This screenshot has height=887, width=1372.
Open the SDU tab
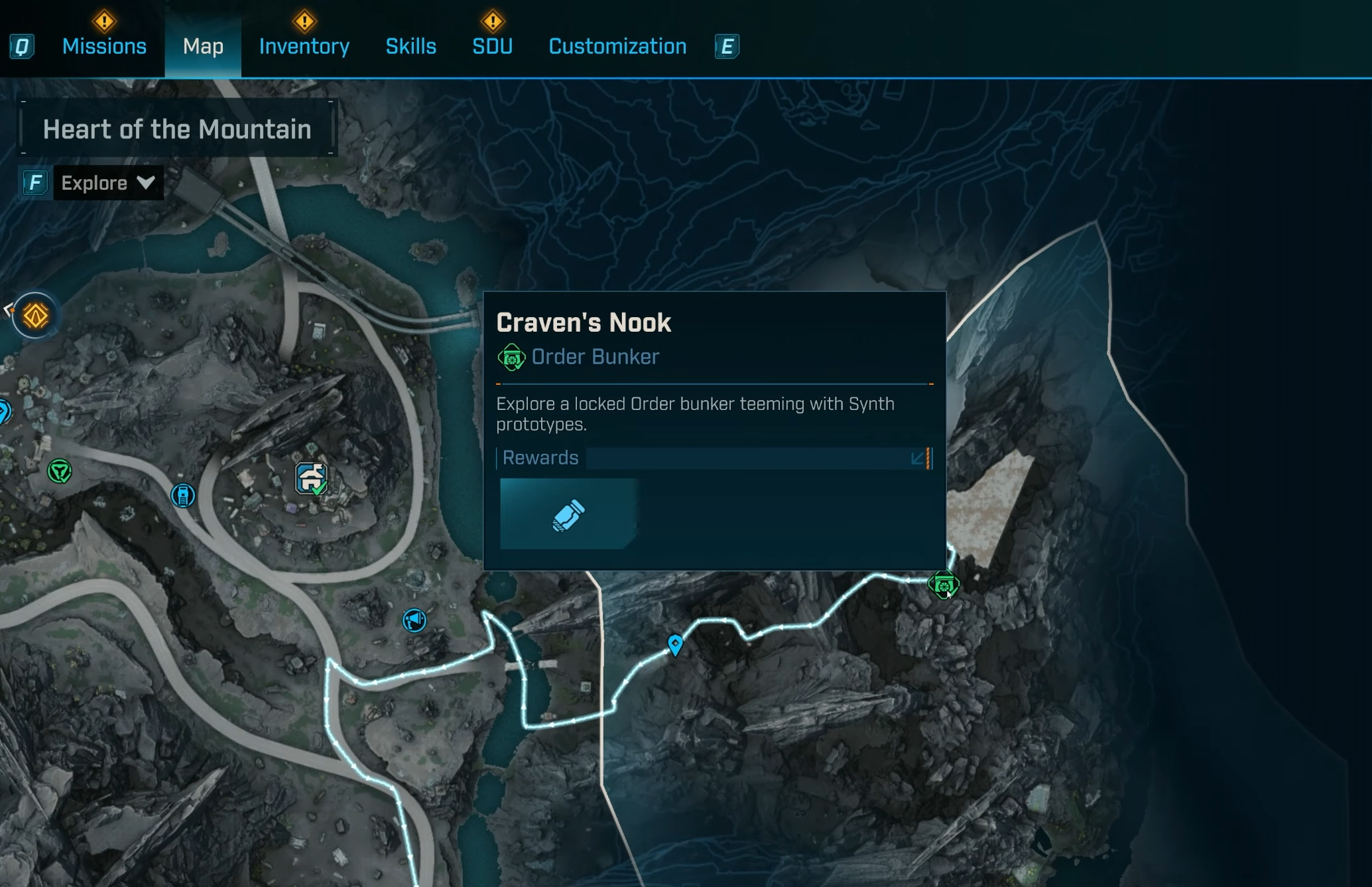pyautogui.click(x=492, y=46)
